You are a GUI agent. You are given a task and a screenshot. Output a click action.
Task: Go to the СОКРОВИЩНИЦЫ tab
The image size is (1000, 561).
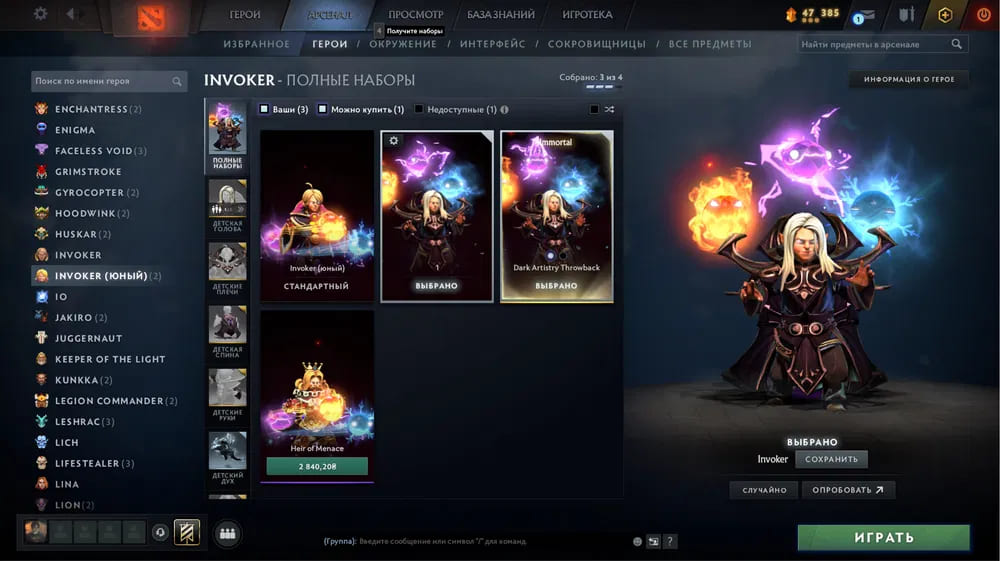point(595,44)
